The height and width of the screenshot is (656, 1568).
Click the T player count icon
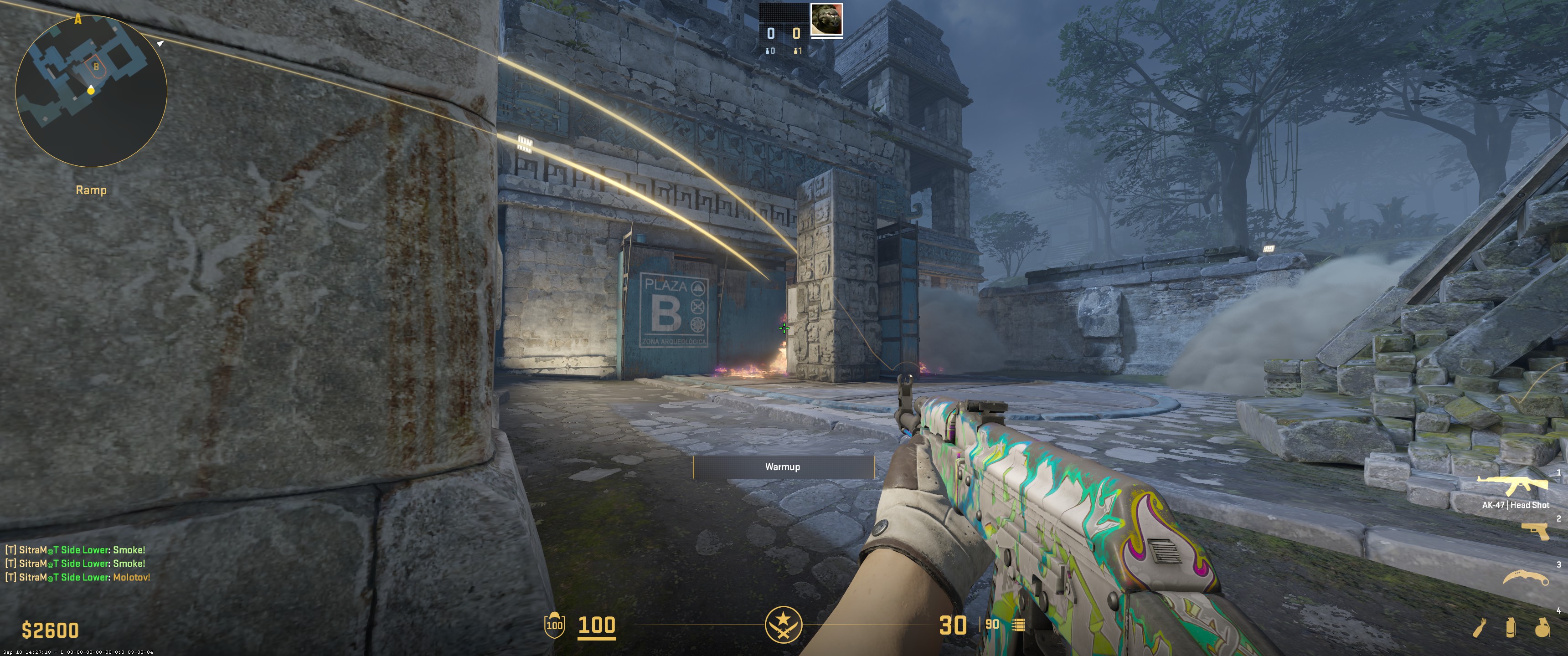(796, 51)
